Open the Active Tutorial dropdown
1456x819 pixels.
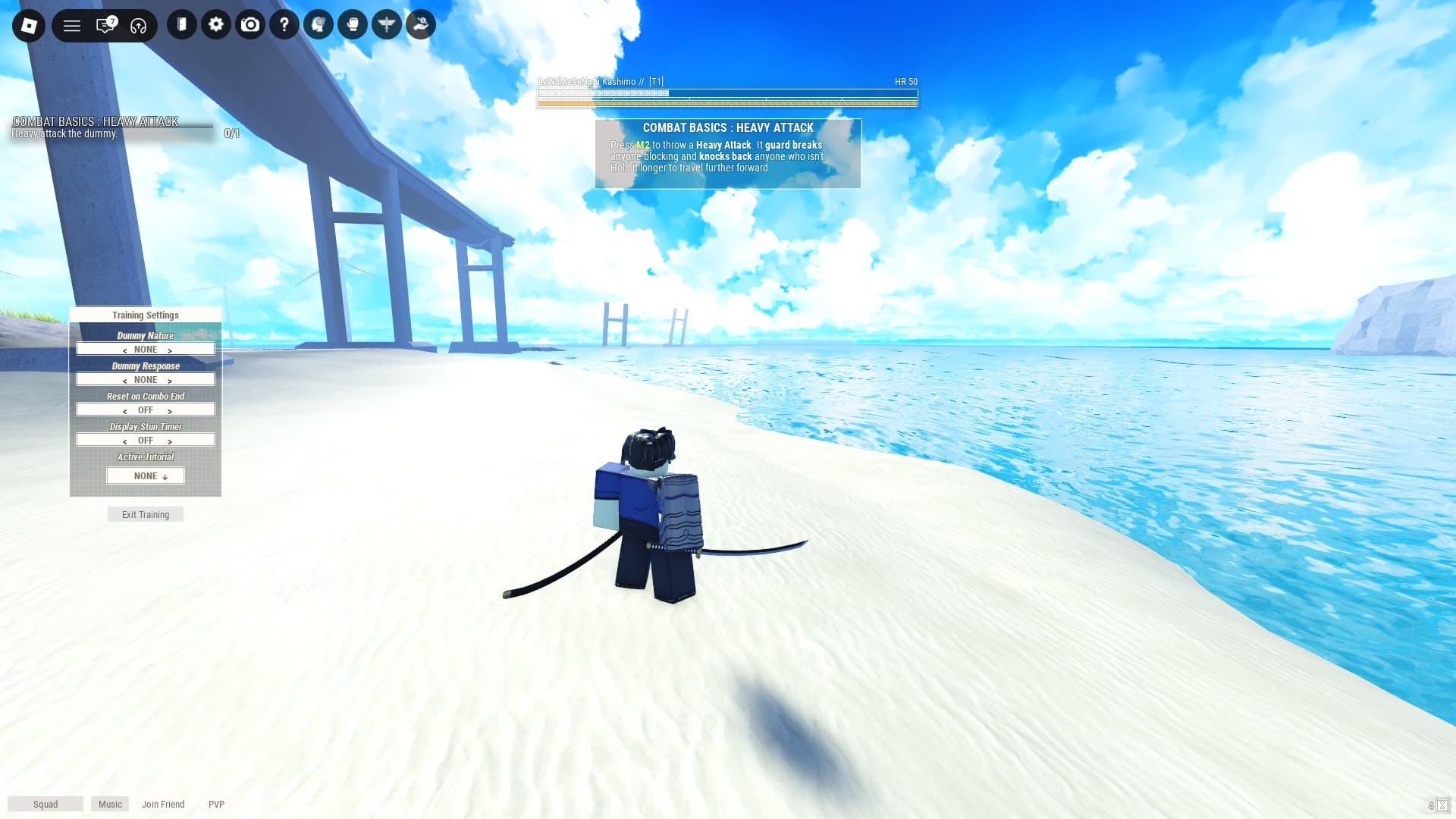(x=146, y=476)
